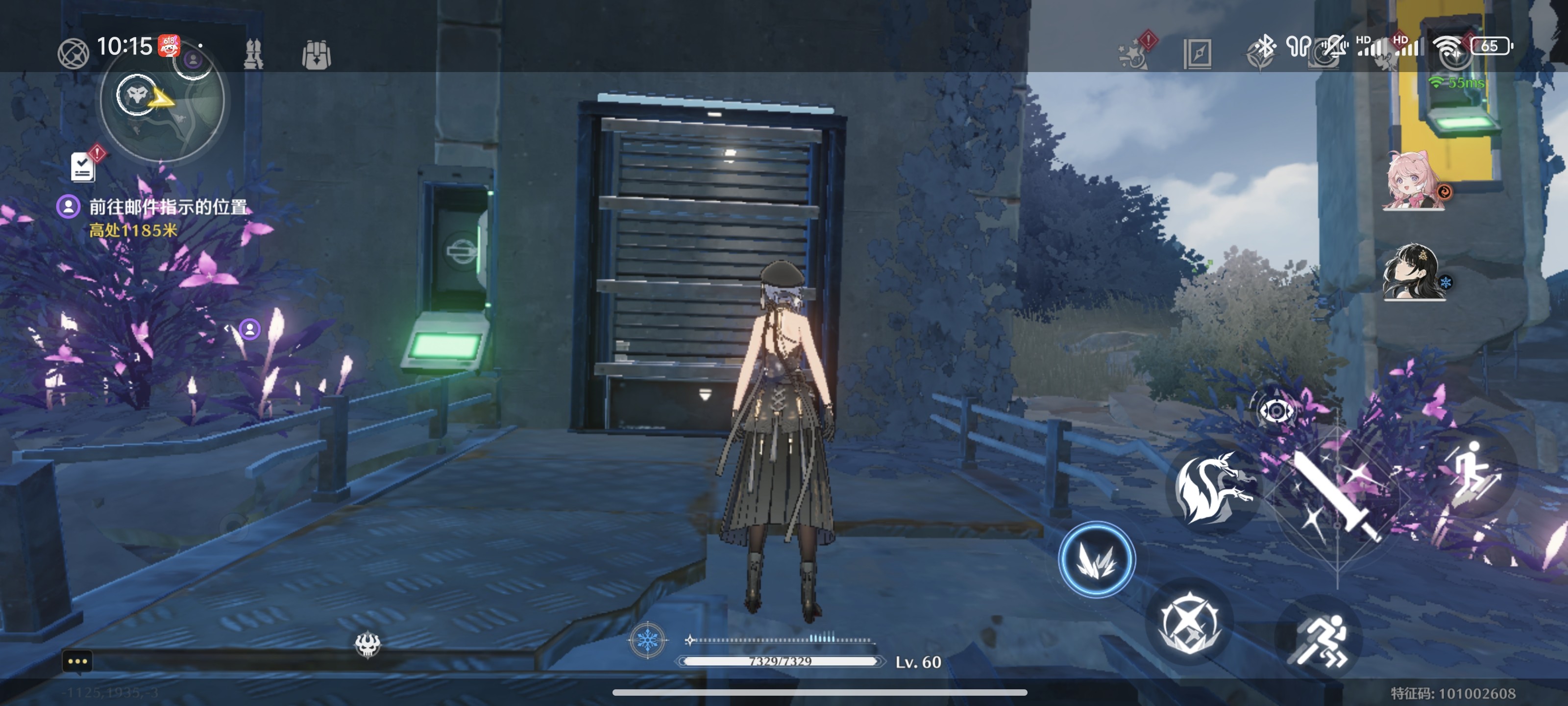Select the tracked quest objective text
Viewport: 1568px width, 706px height.
tap(168, 207)
